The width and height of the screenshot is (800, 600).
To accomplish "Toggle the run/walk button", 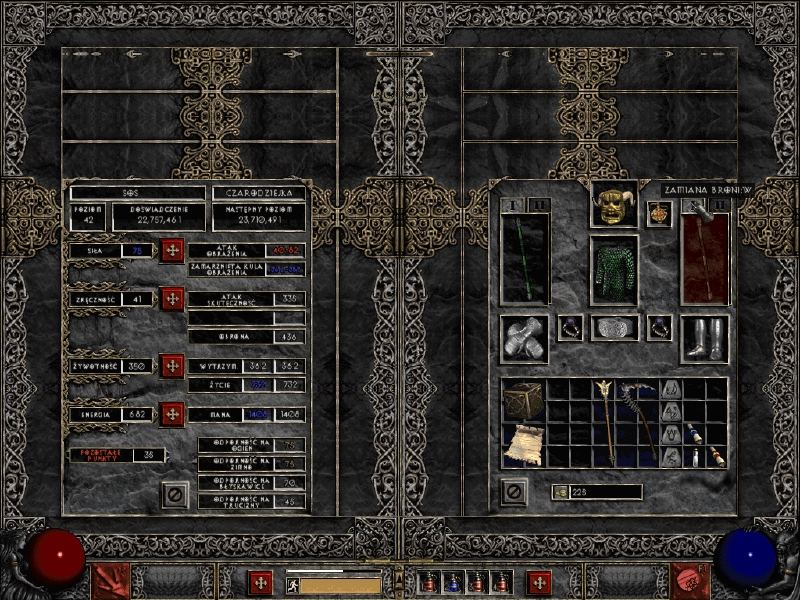I will [294, 584].
